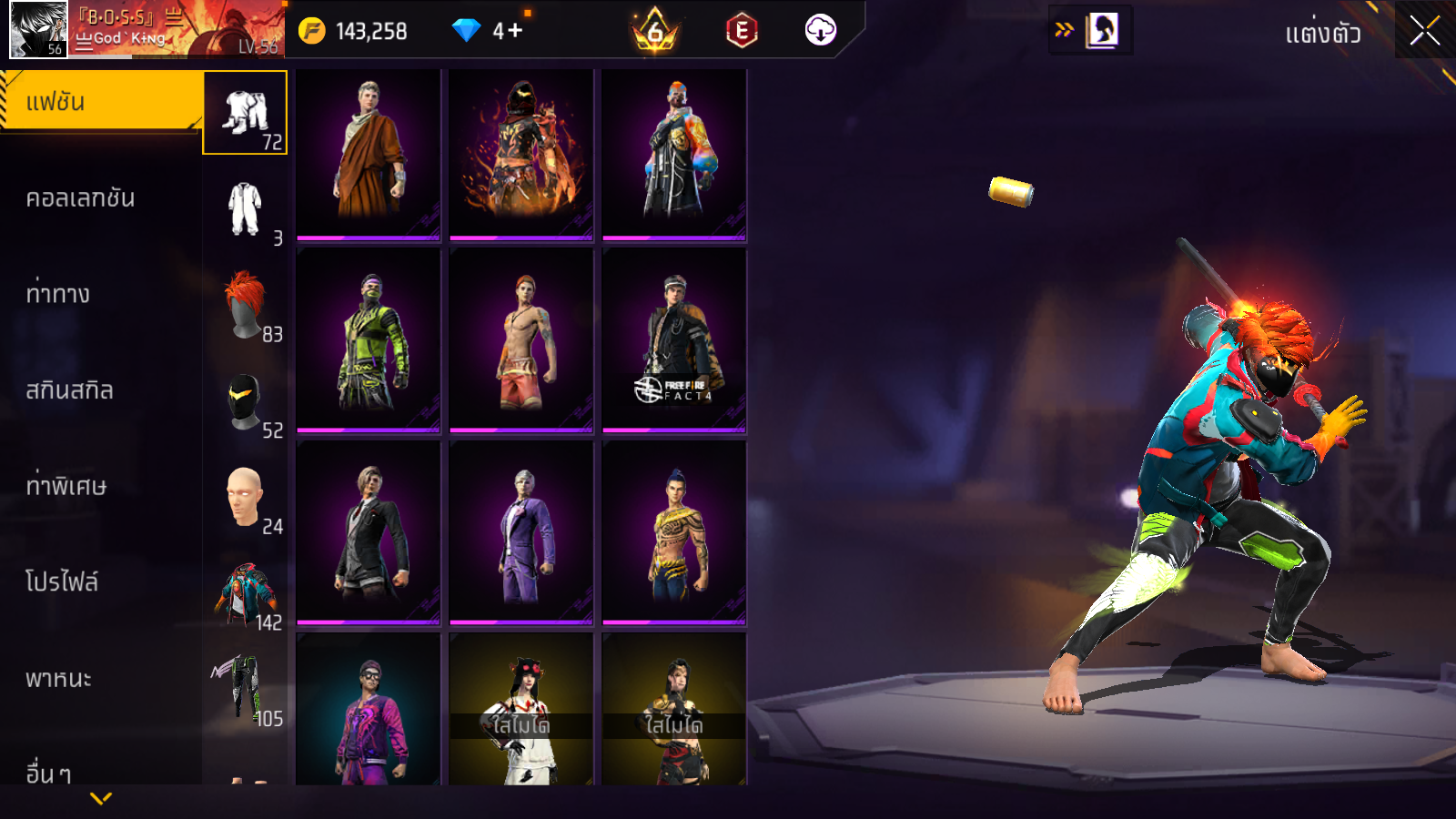Select the black mask category with 52
Image resolution: width=1456 pixels, height=819 pixels.
pos(246,402)
